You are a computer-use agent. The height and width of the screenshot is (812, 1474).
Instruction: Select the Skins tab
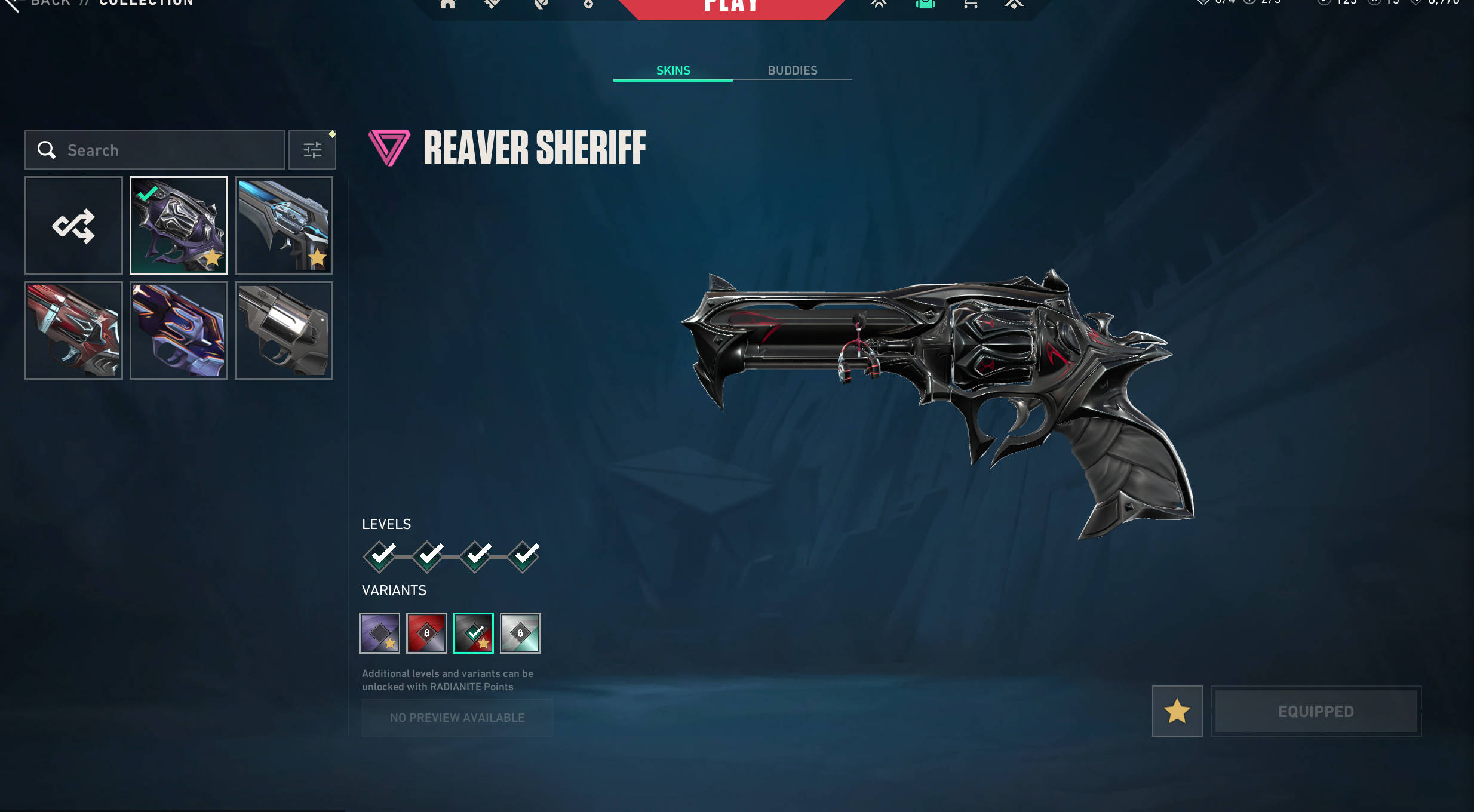(673, 70)
